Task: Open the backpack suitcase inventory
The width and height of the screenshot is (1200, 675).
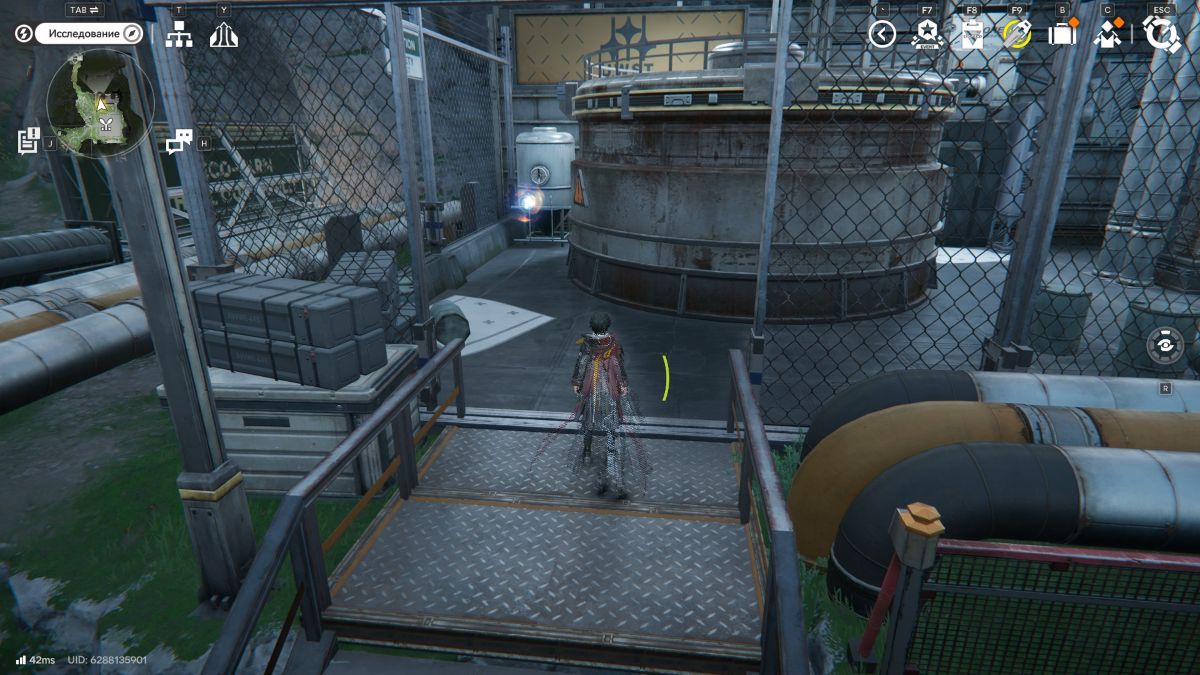Action: pyautogui.click(x=1061, y=35)
